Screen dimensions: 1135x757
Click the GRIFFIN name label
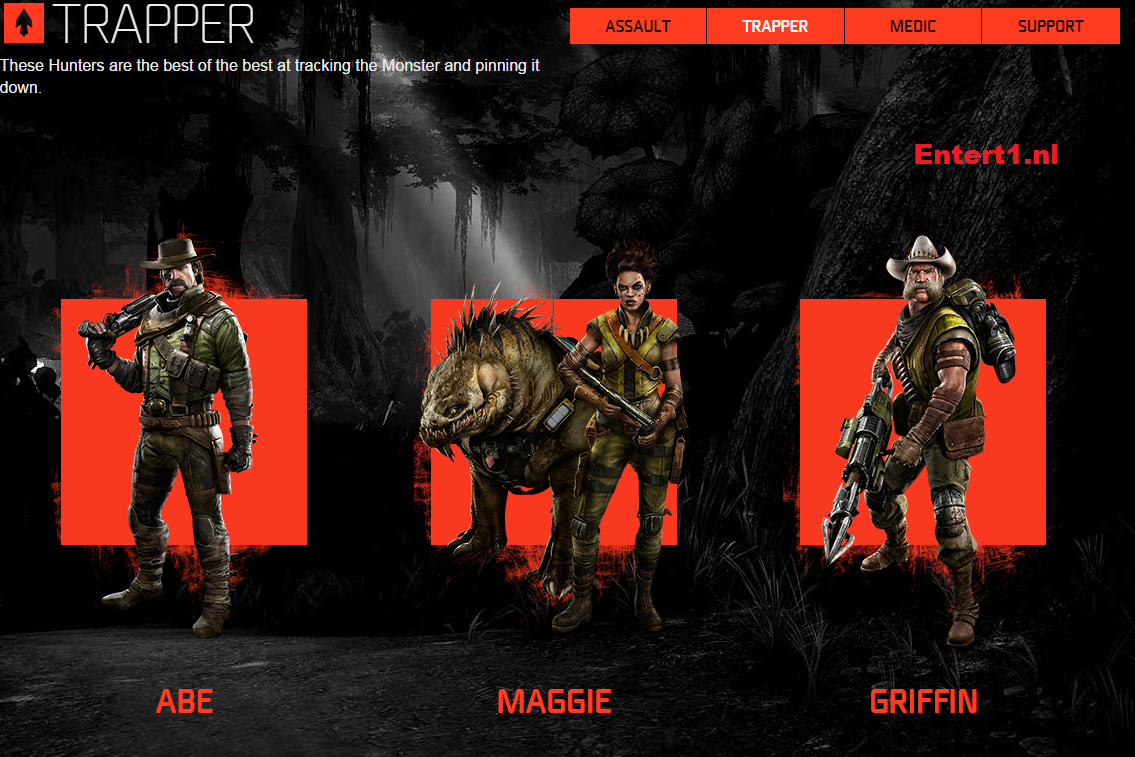pyautogui.click(x=923, y=701)
